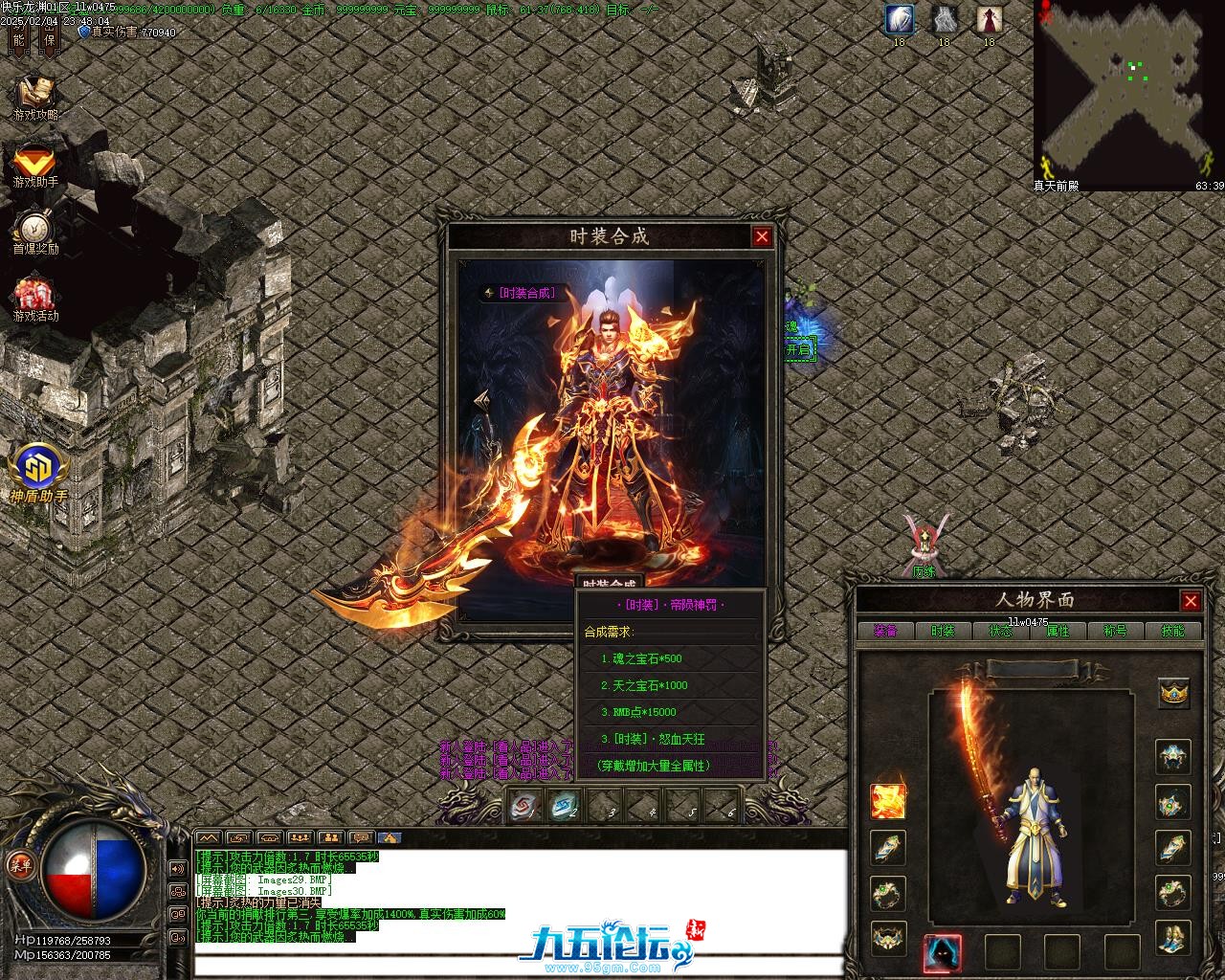Close the 人物界面 character panel

pos(1191,601)
